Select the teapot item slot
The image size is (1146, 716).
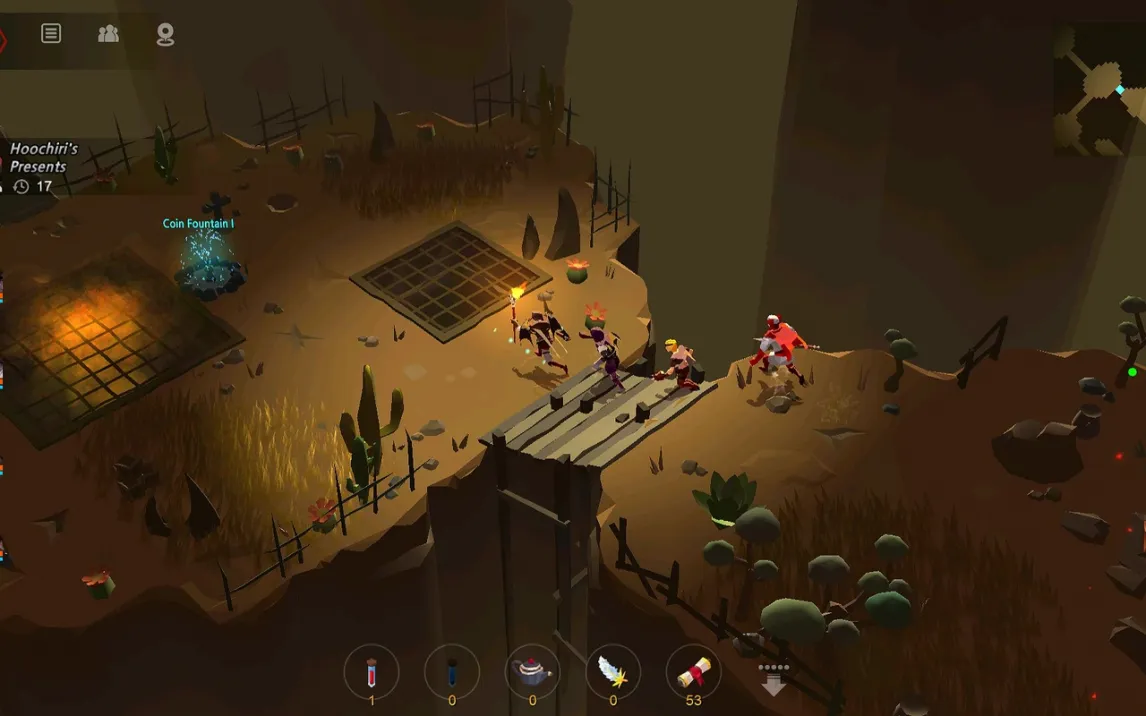(x=532, y=671)
